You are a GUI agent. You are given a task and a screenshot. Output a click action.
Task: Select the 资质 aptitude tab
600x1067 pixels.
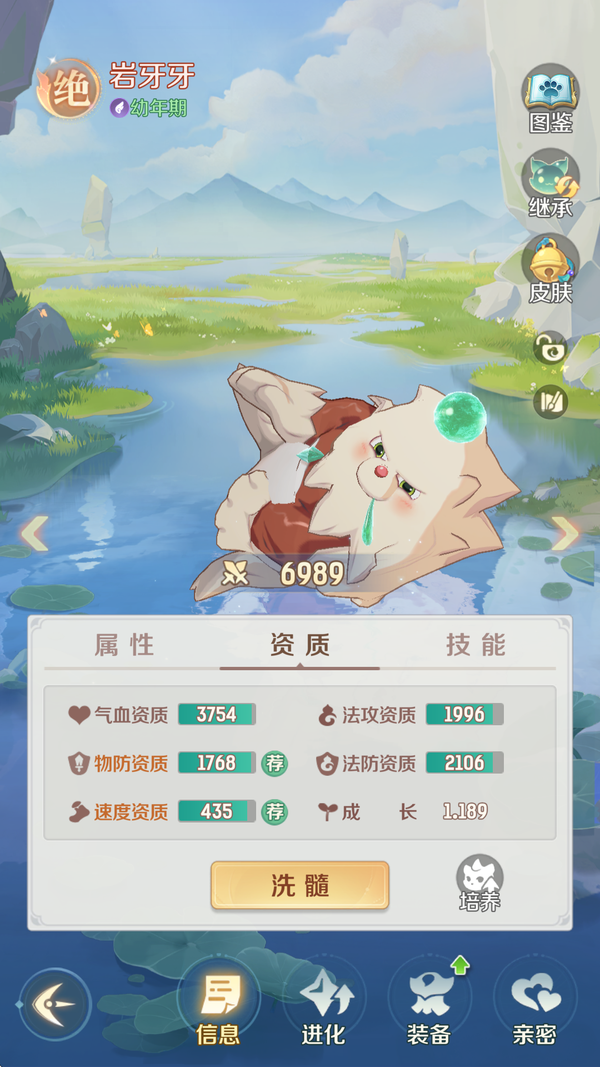[299, 645]
